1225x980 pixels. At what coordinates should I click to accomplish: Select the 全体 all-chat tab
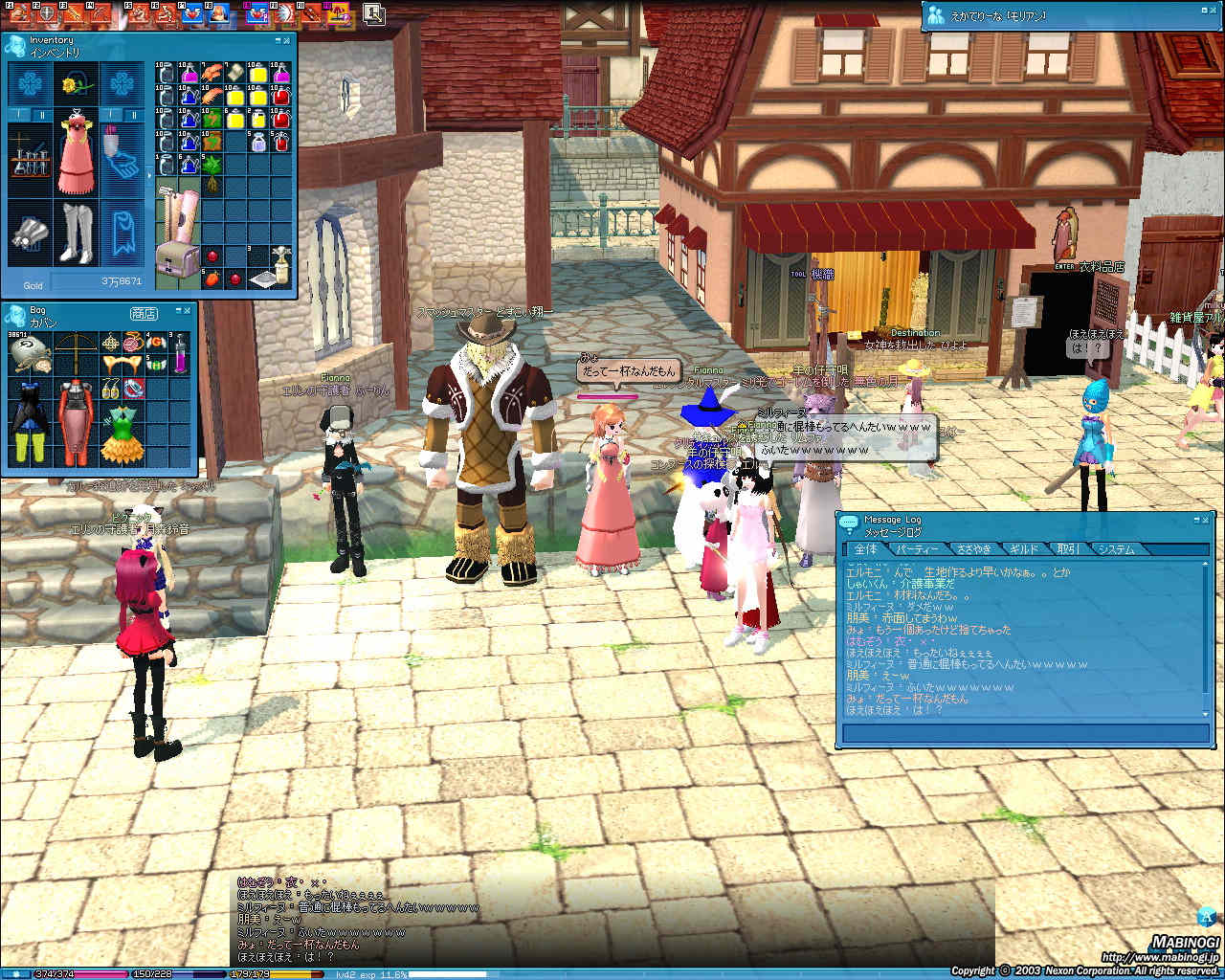[865, 549]
